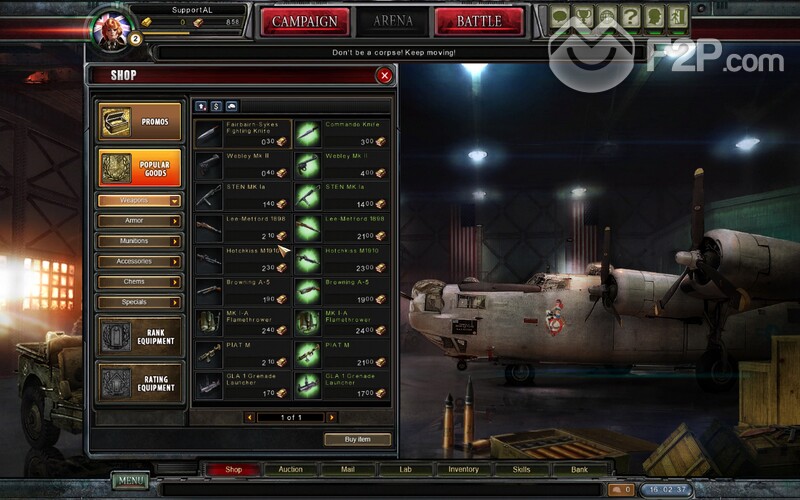Open the Promos shop section
Image resolution: width=800 pixels, height=500 pixels.
tap(140, 122)
